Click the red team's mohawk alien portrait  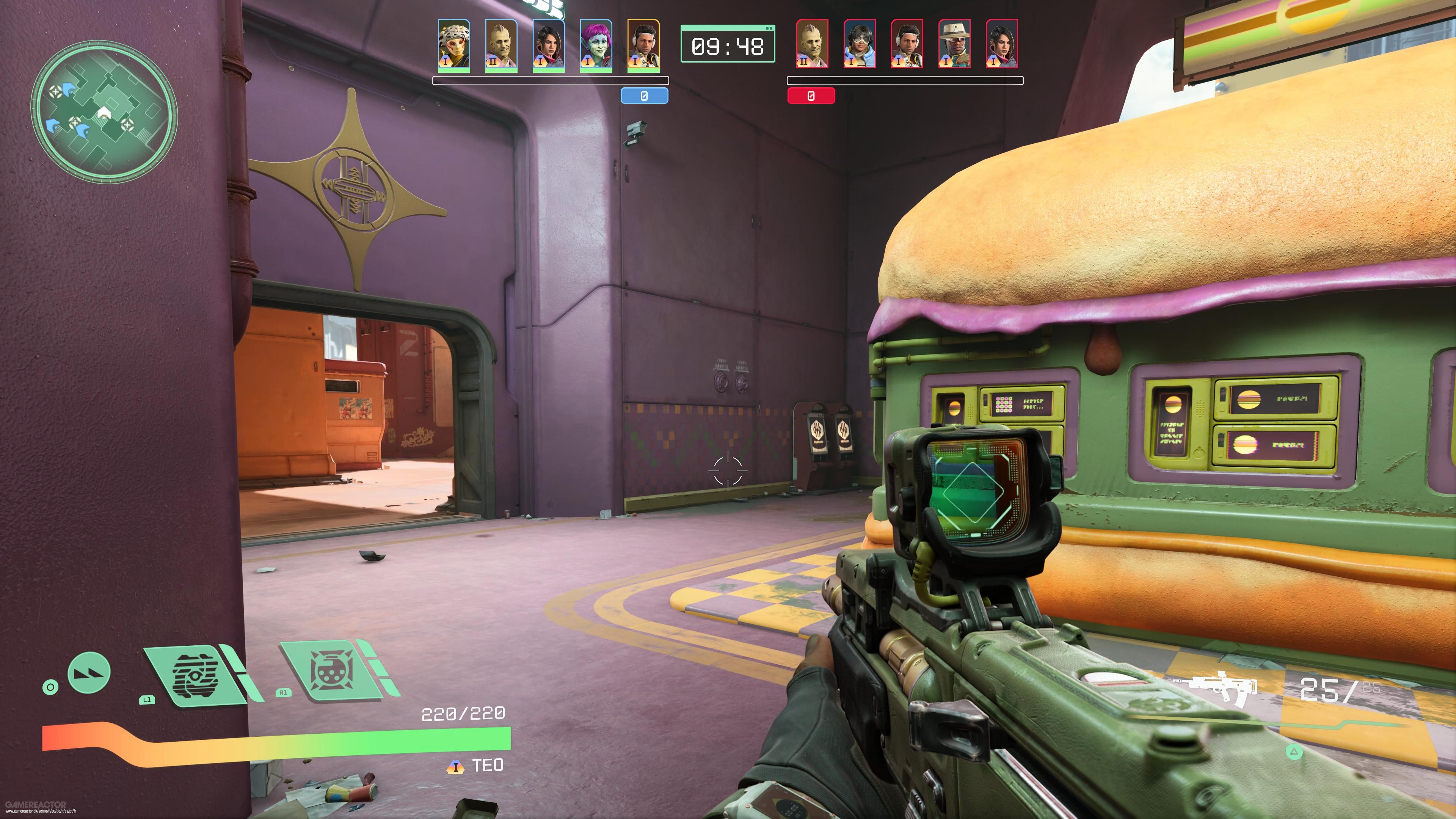(x=812, y=44)
